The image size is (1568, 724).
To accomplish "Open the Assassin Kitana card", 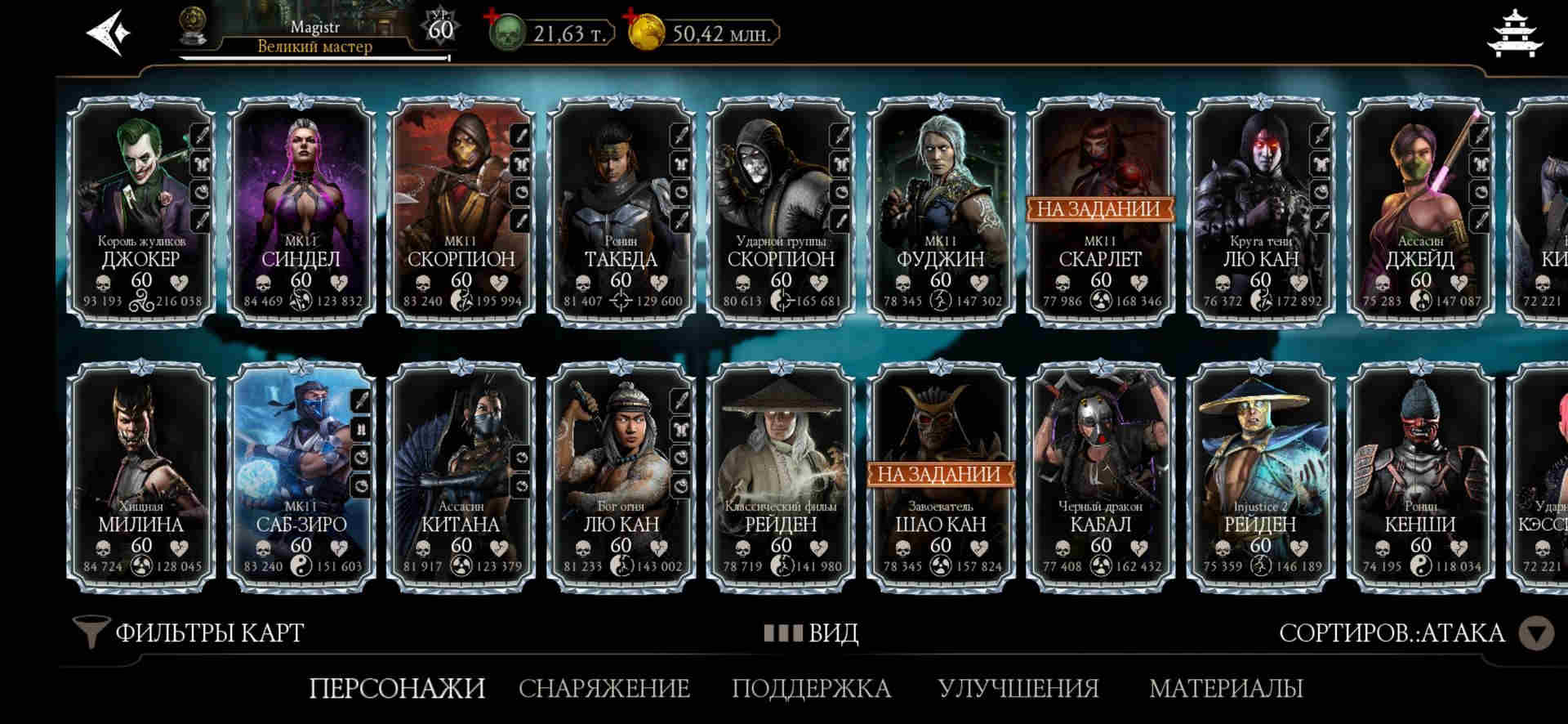I will click(x=461, y=476).
